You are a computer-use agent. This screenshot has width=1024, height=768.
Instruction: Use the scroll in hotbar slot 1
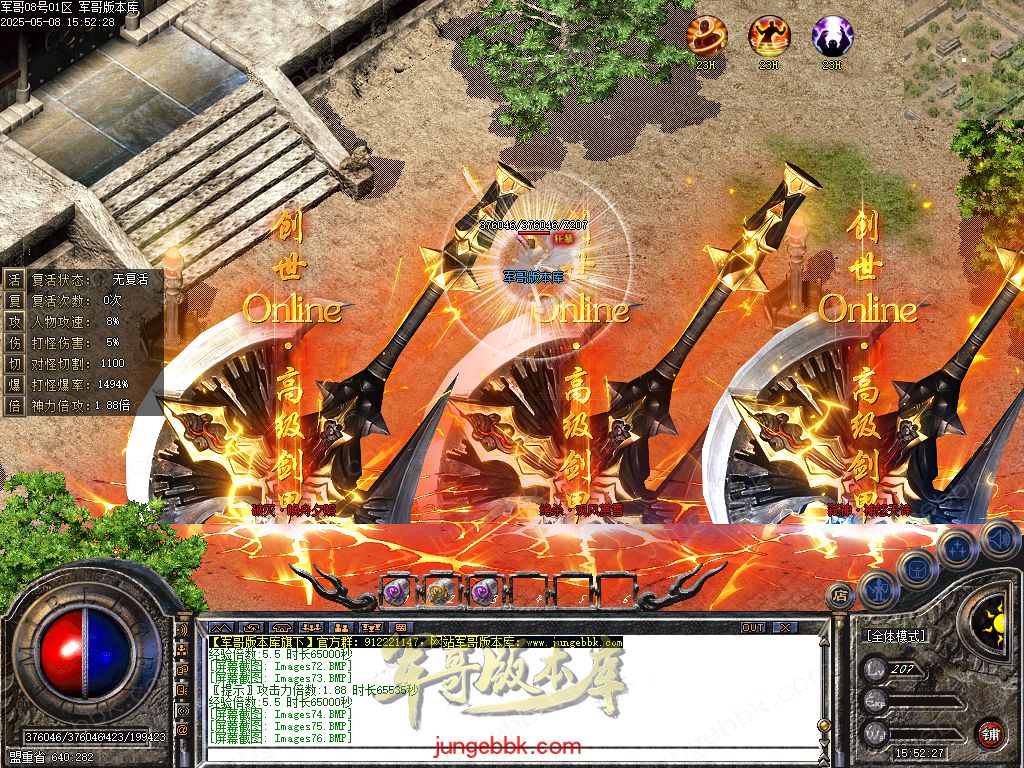click(x=396, y=591)
